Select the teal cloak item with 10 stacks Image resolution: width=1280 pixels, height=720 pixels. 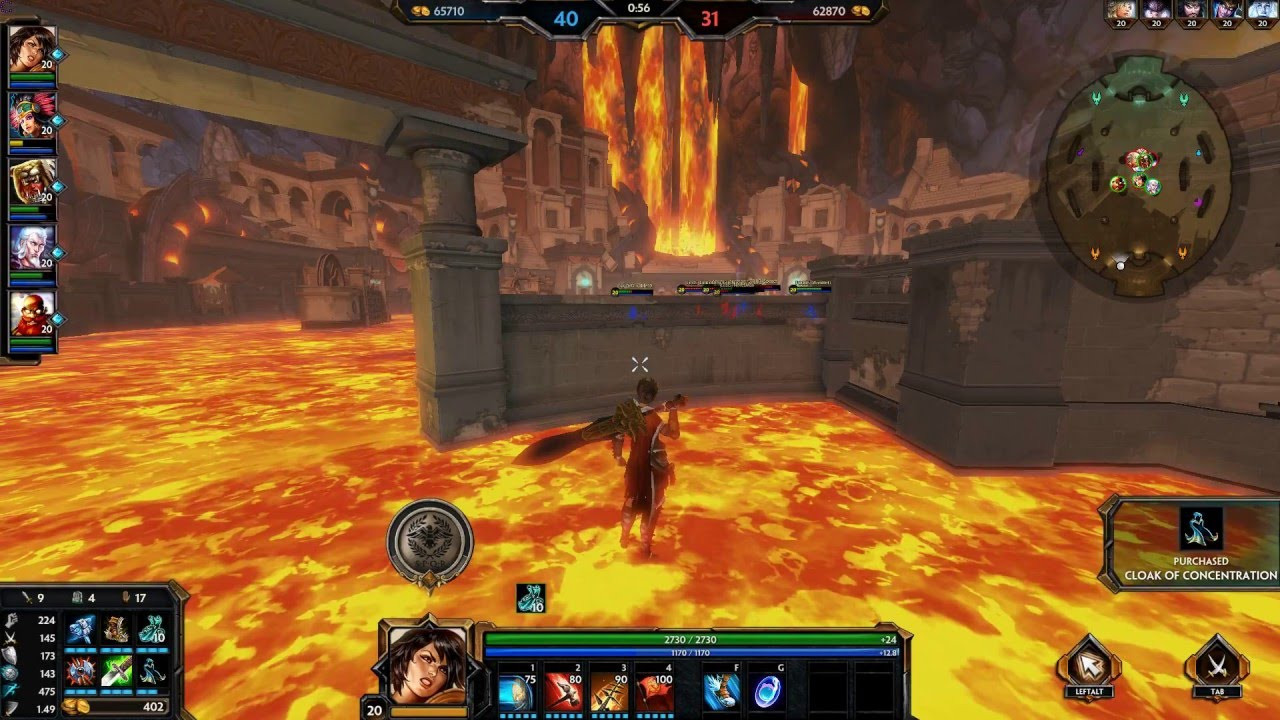[x=151, y=632]
